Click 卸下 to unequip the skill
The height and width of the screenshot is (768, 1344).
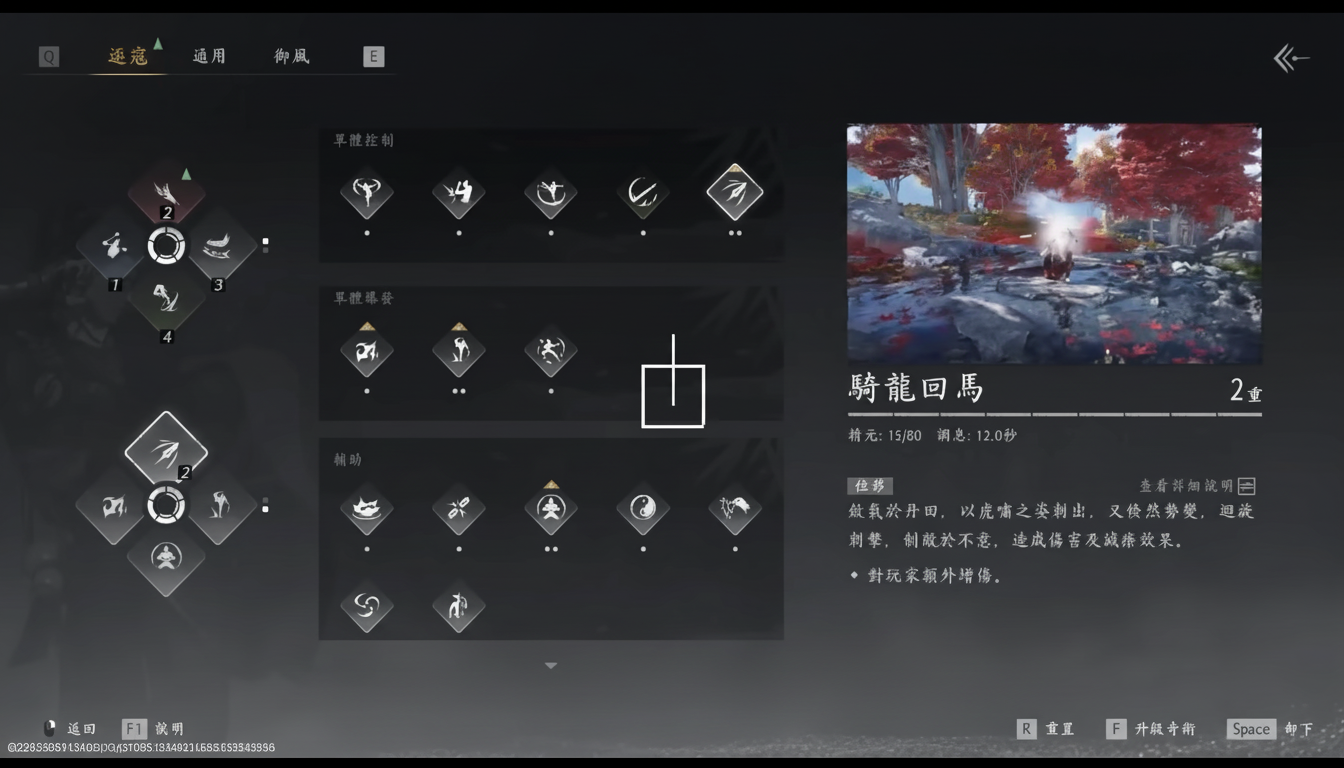(x=1299, y=729)
